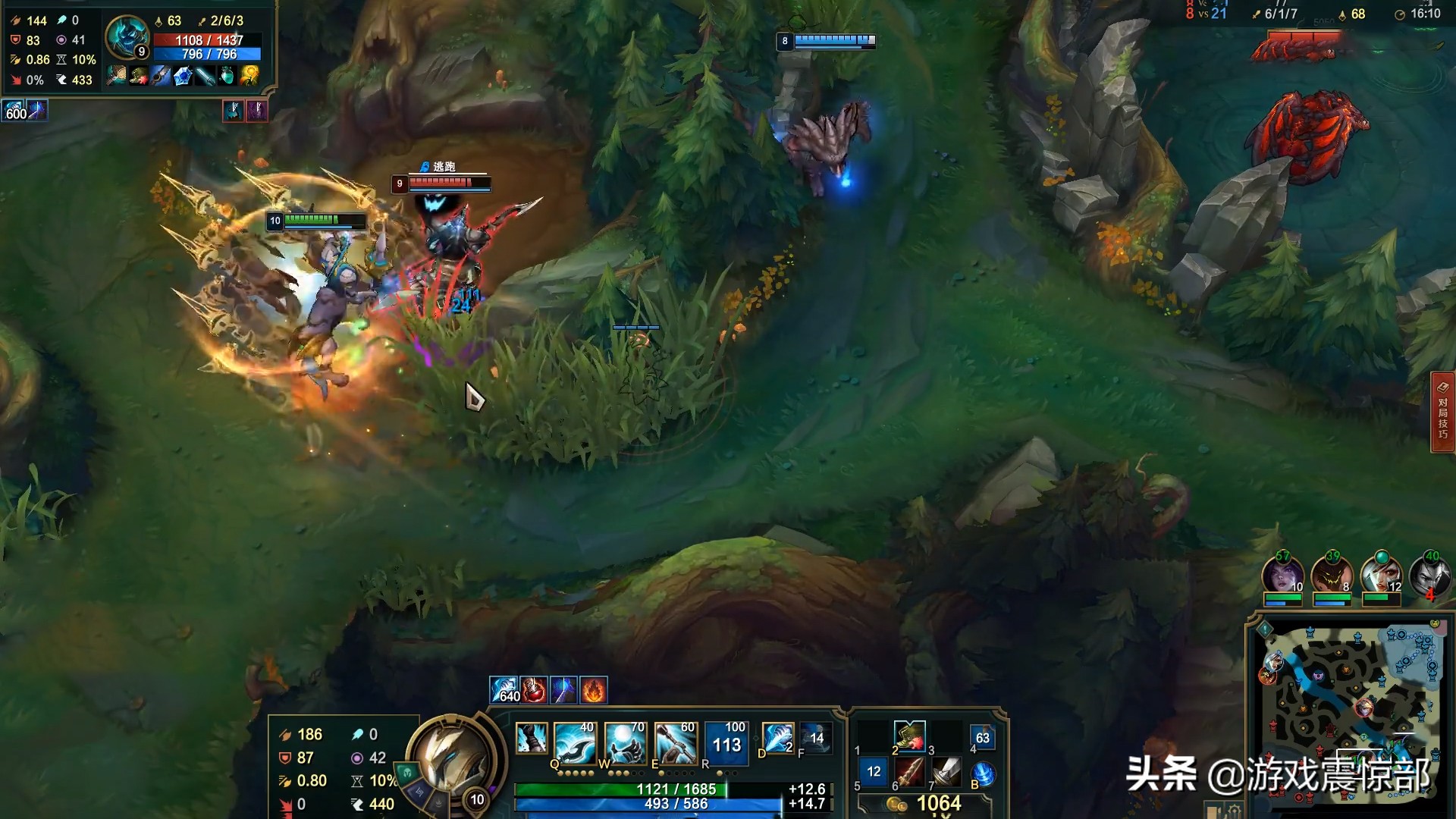Screen dimensions: 1456x819
Task: Select the R ultimate on cooldown
Action: click(x=726, y=741)
